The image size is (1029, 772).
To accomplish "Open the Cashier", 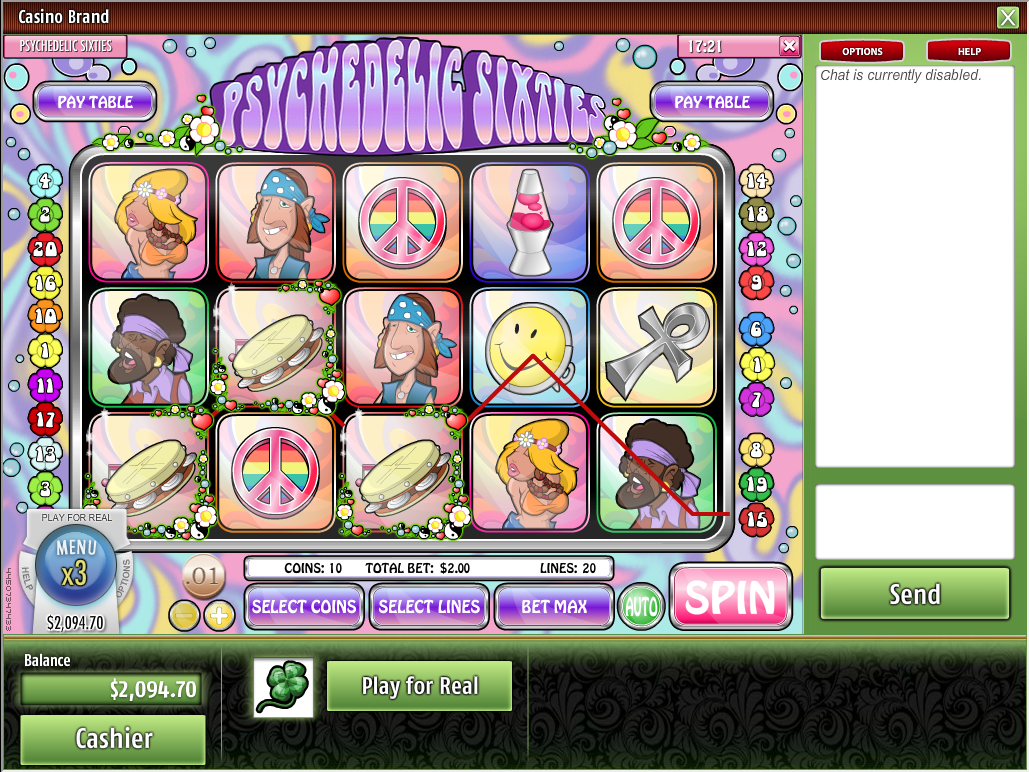I will (x=113, y=738).
